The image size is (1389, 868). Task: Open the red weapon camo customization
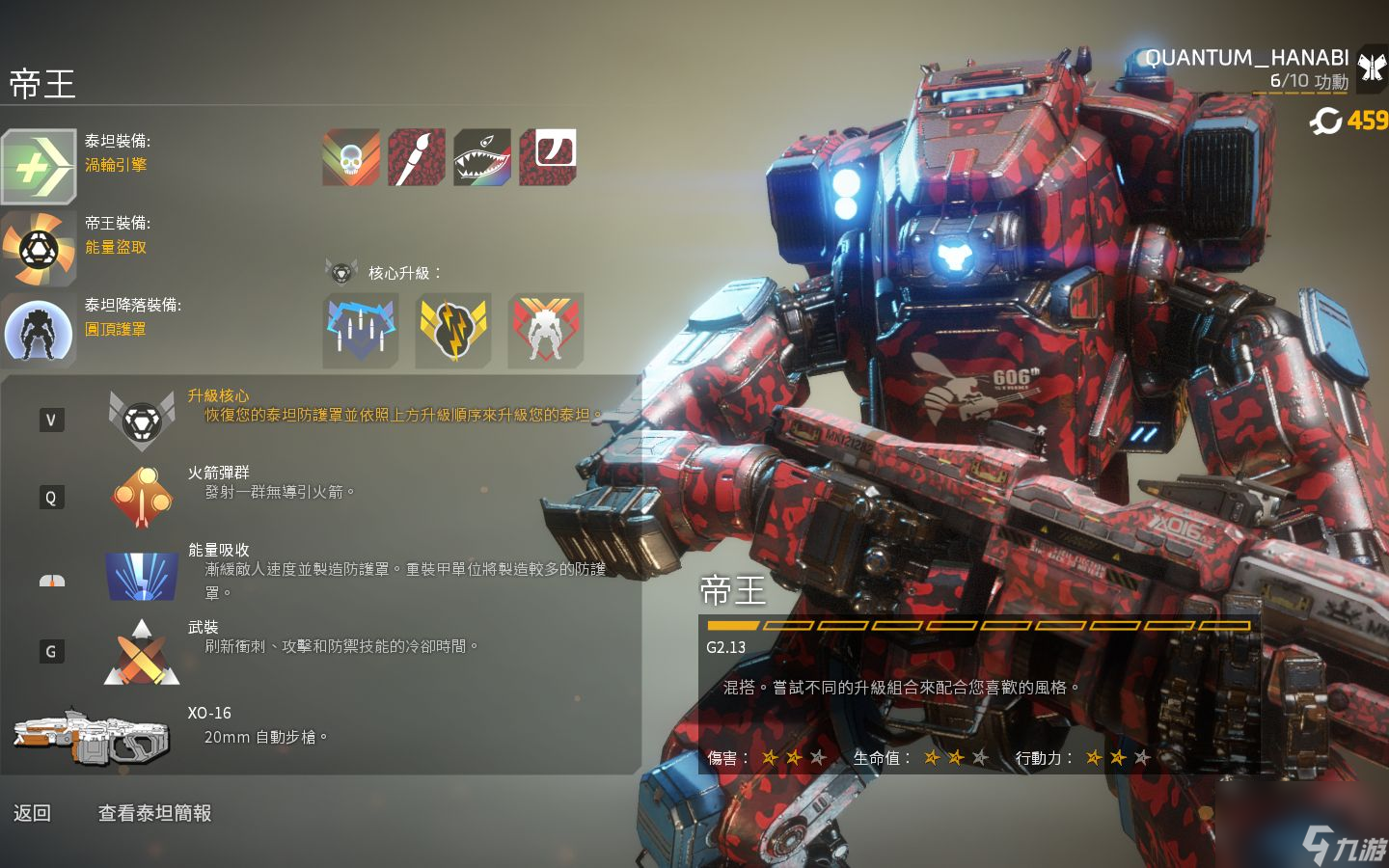548,156
